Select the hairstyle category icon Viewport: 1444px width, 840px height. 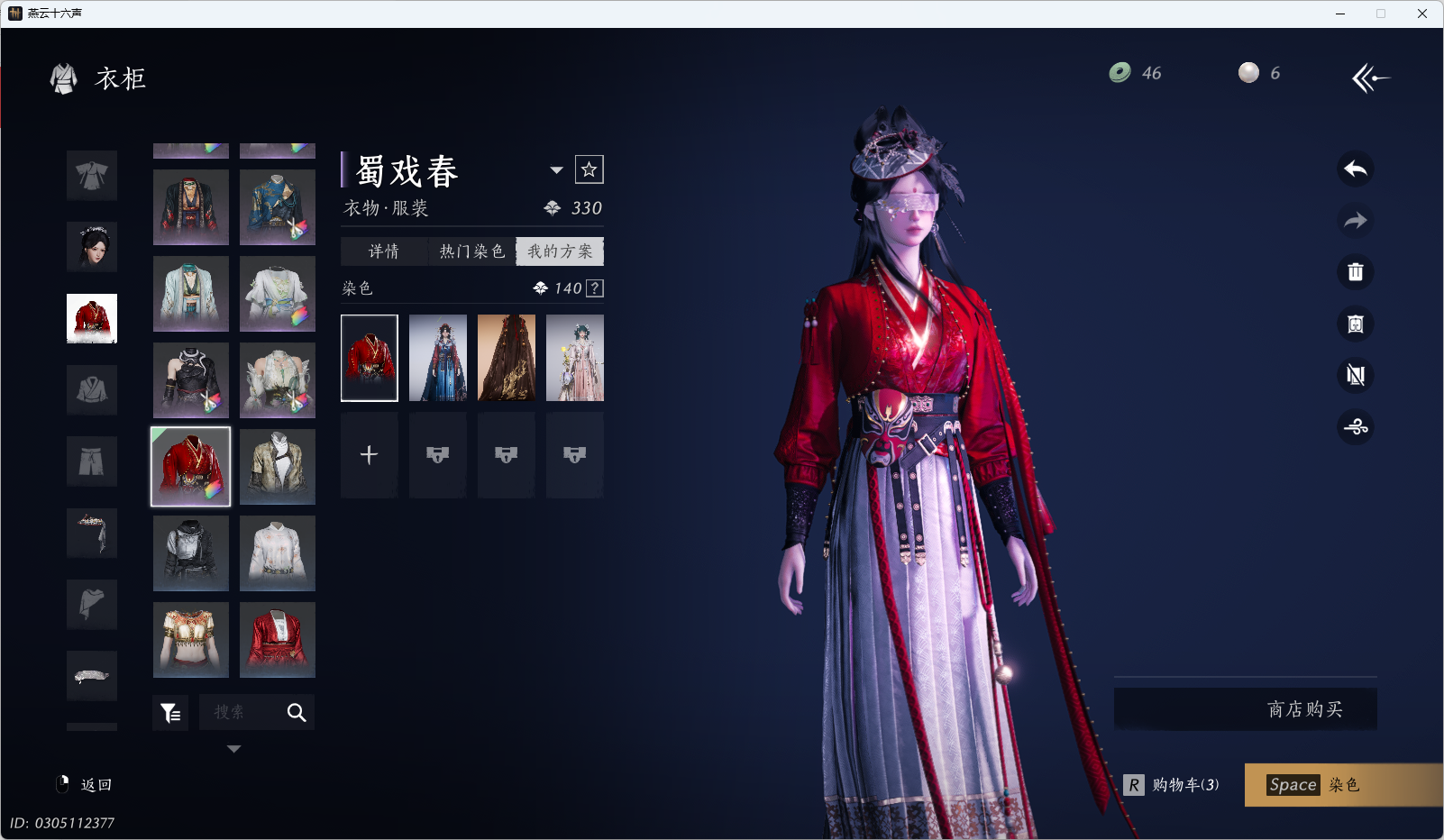pos(92,247)
